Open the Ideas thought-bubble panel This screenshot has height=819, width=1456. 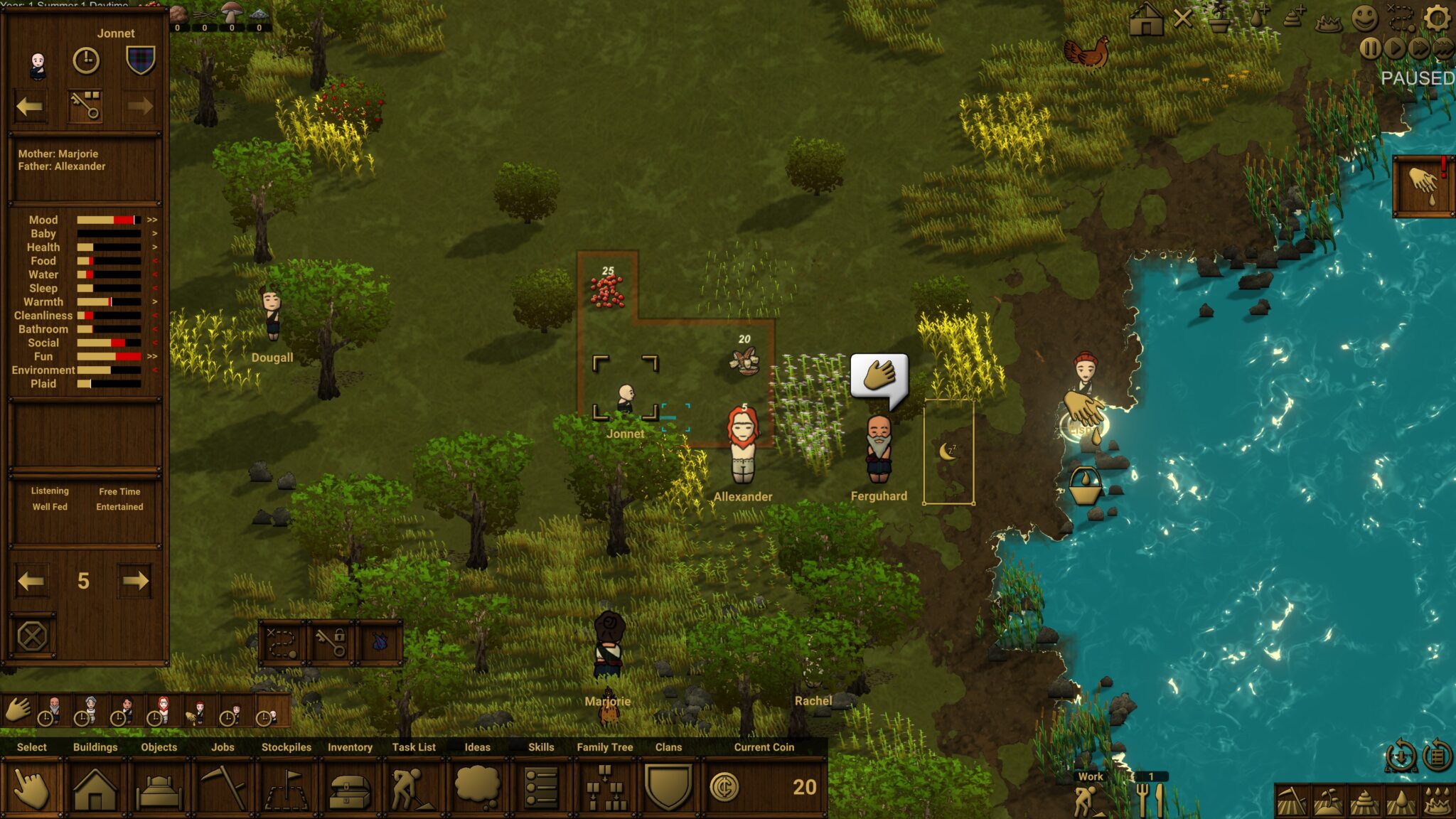click(x=477, y=788)
